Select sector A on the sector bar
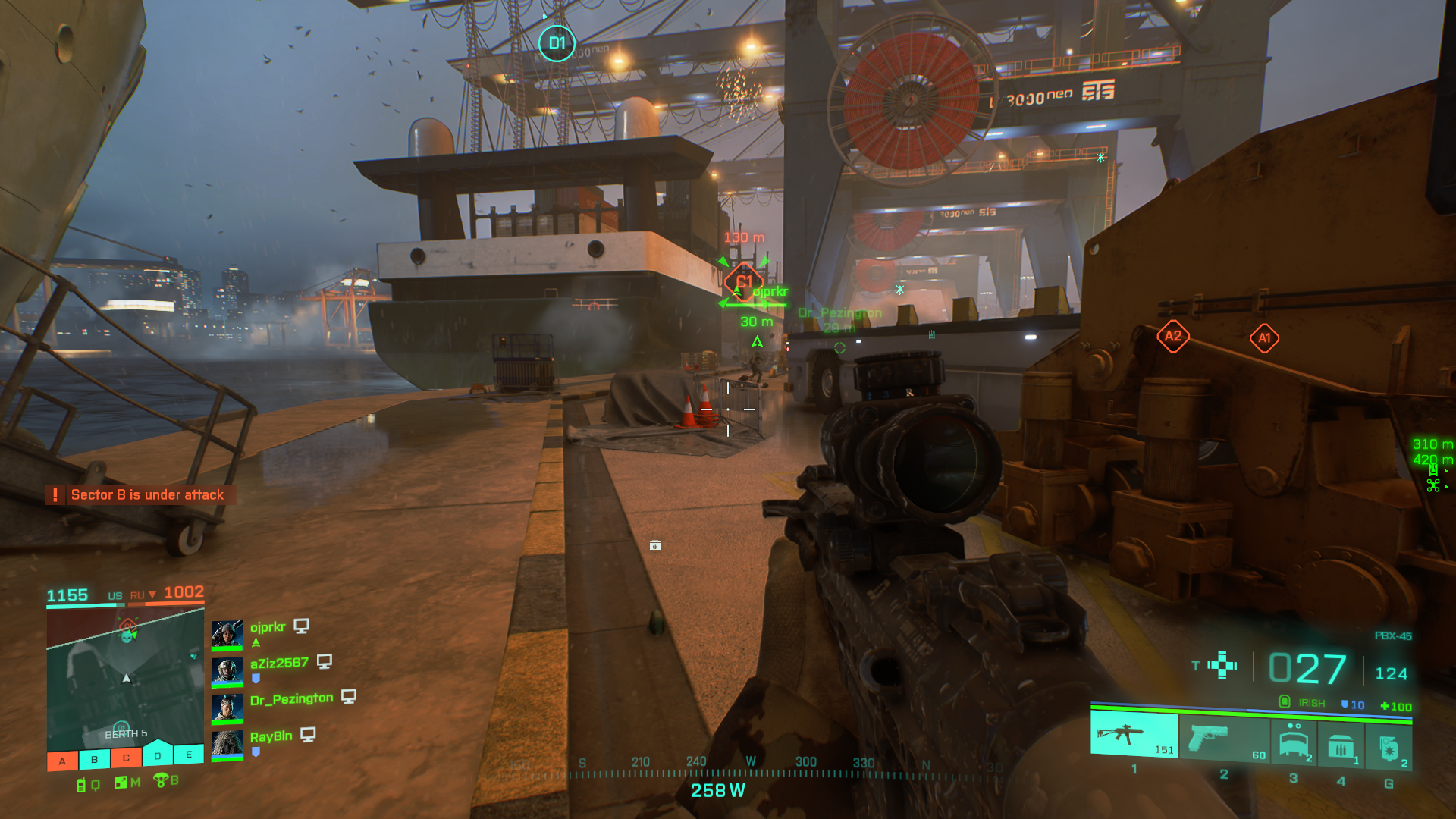This screenshot has width=1456, height=819. (x=62, y=761)
